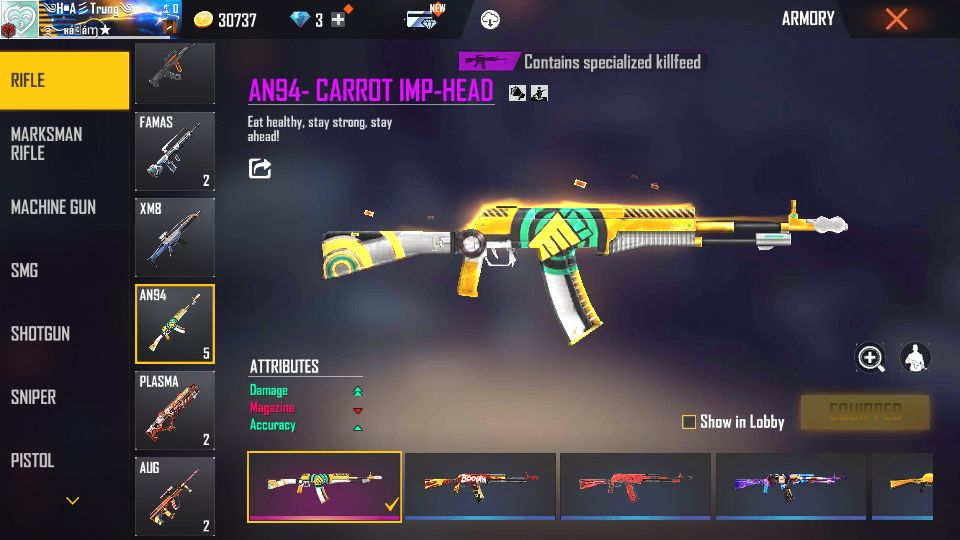Expand more weapon categories with yellow arrow

tap(72, 500)
